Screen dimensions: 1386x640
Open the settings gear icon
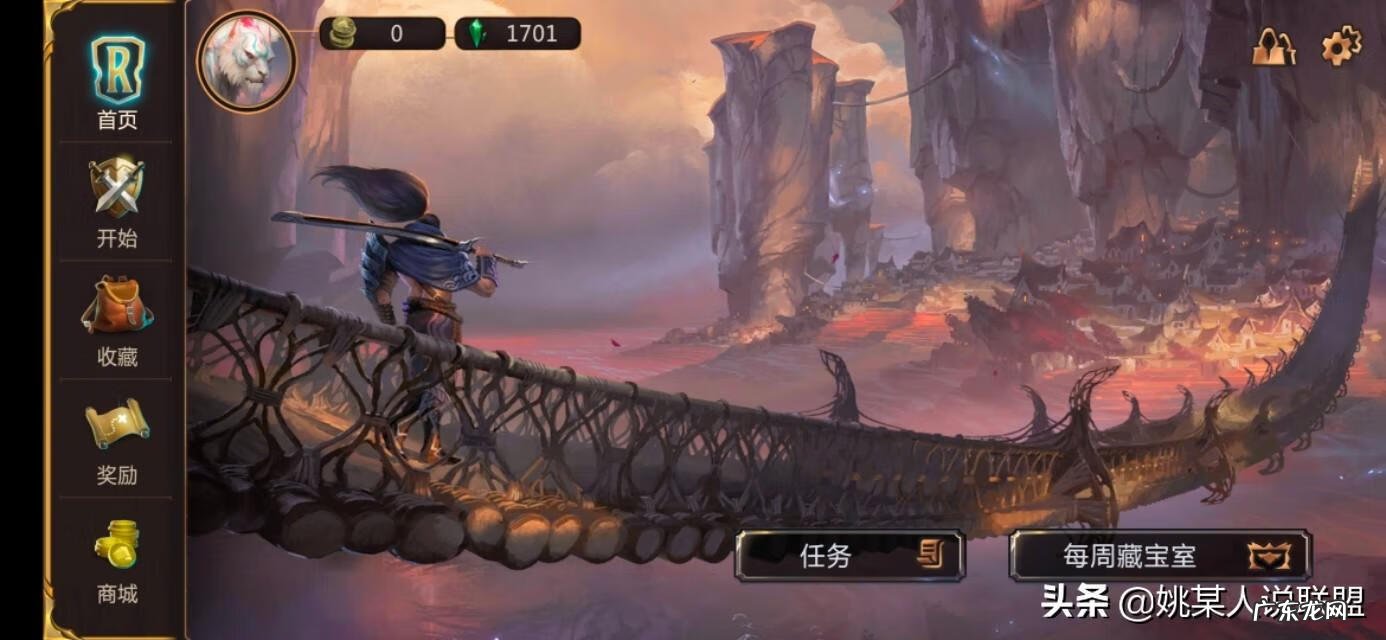[1341, 46]
